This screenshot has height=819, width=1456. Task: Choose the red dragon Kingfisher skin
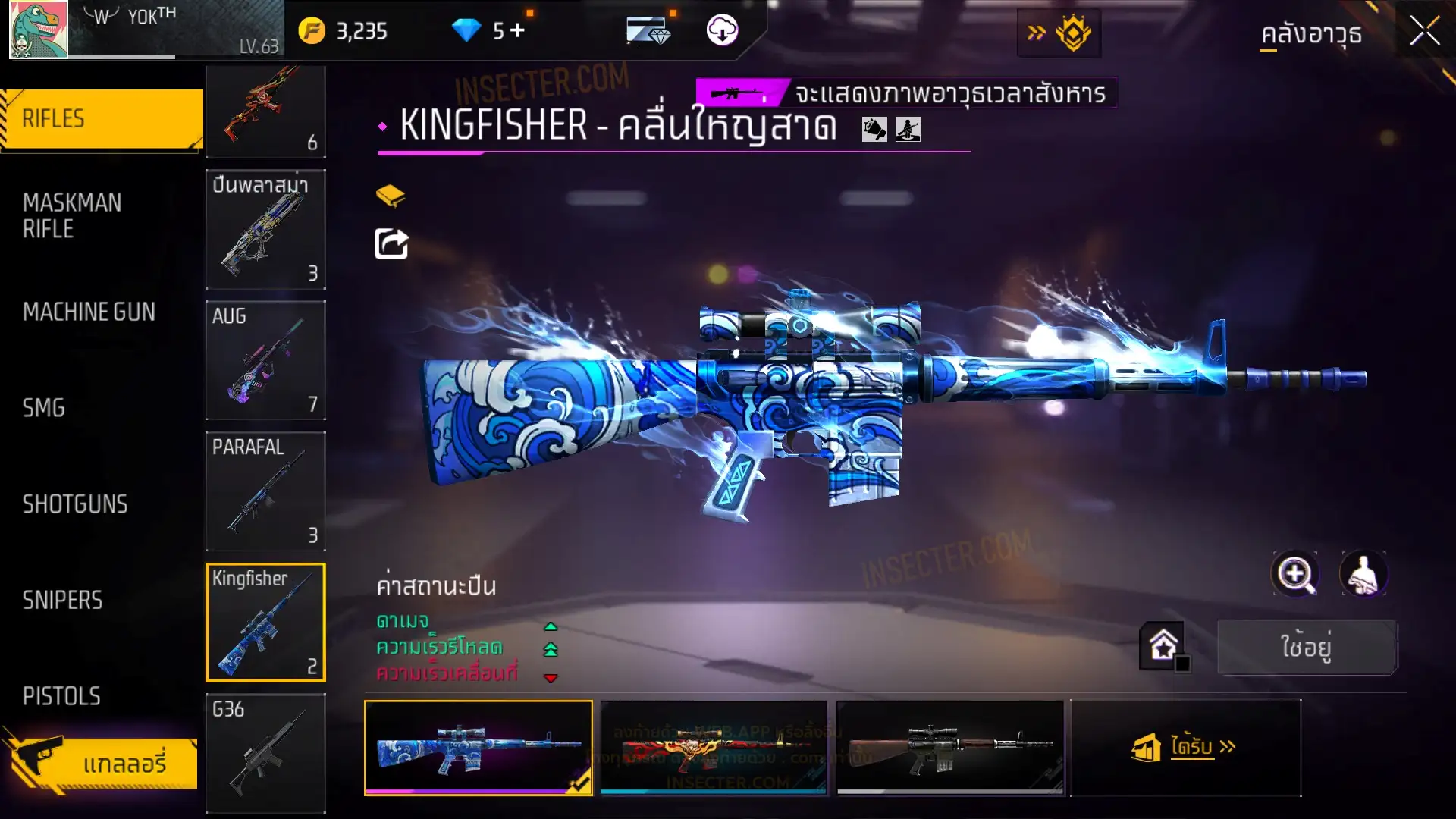tap(714, 747)
